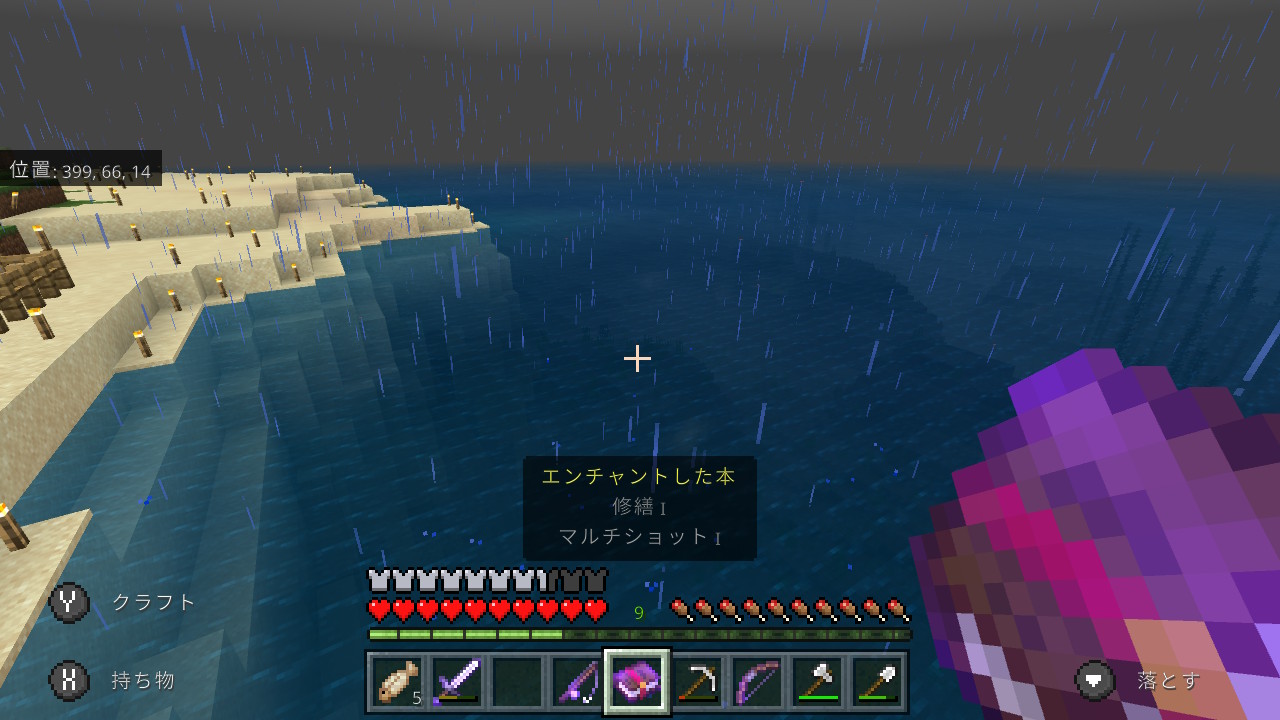Click the 落とす drop item label
The image size is (1280, 720).
point(1165,681)
